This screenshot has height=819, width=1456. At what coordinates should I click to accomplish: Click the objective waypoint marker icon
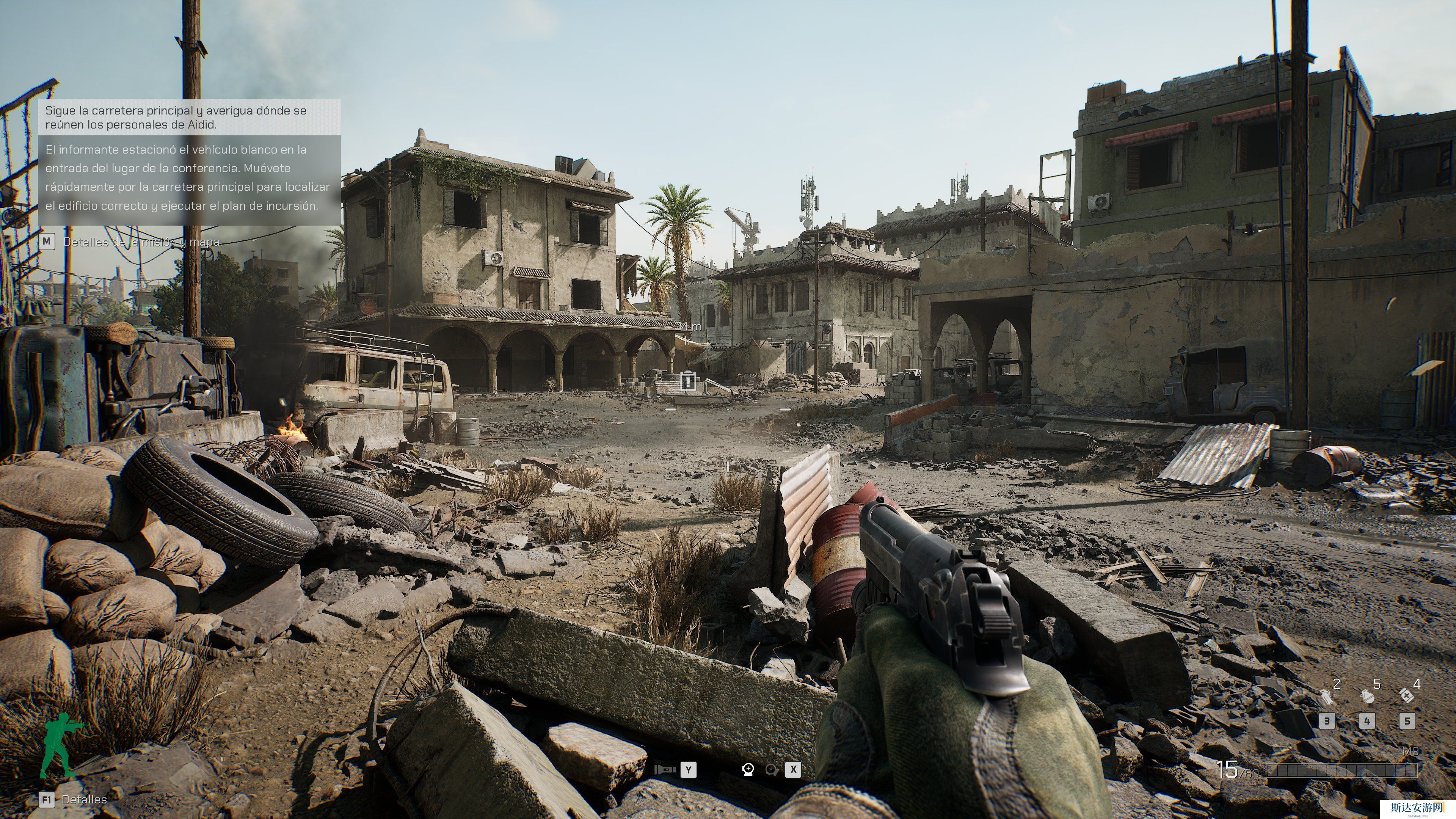(x=687, y=380)
